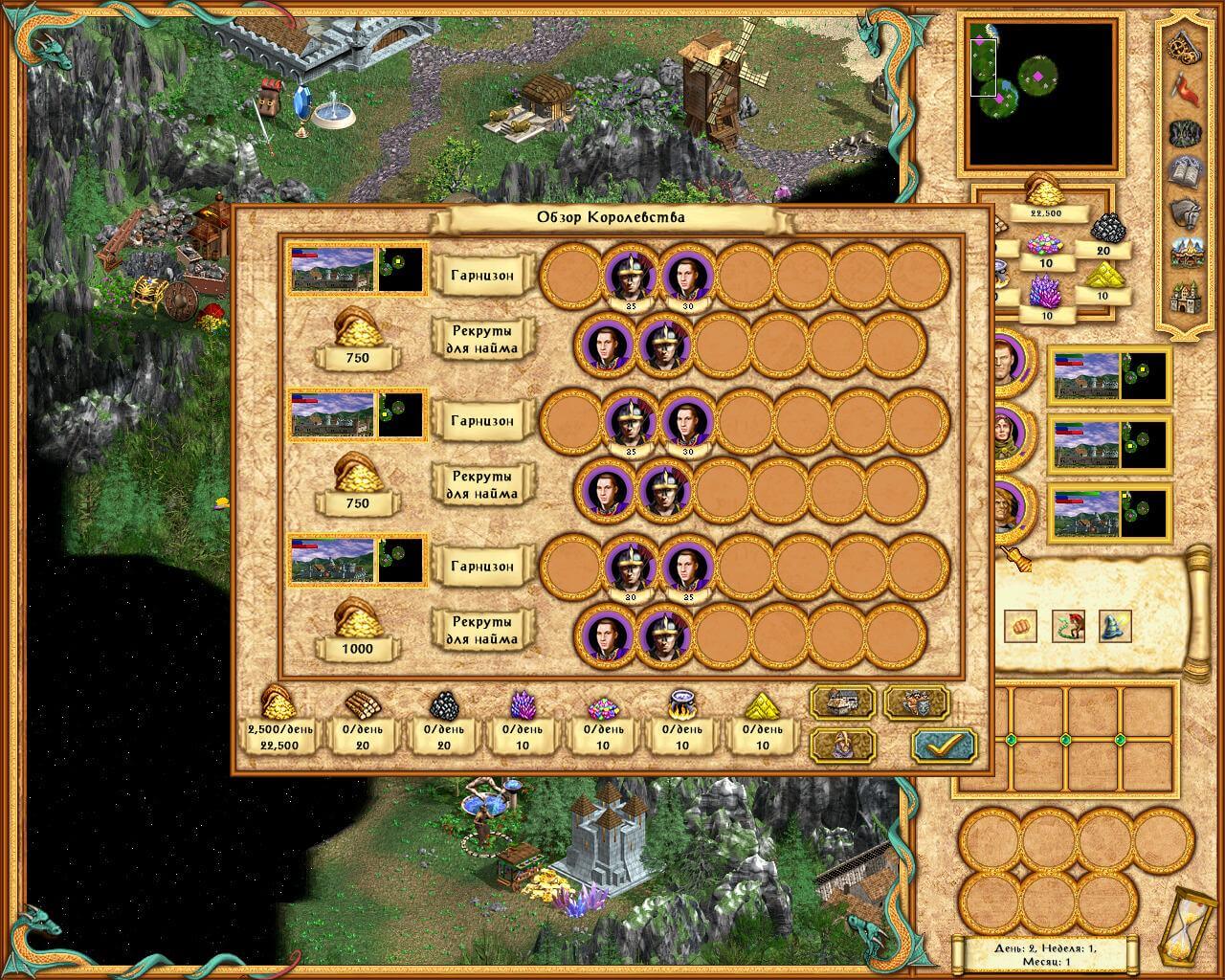Click the 1000 gold recruits cost icon
The width and height of the screenshot is (1225, 980).
[356, 628]
